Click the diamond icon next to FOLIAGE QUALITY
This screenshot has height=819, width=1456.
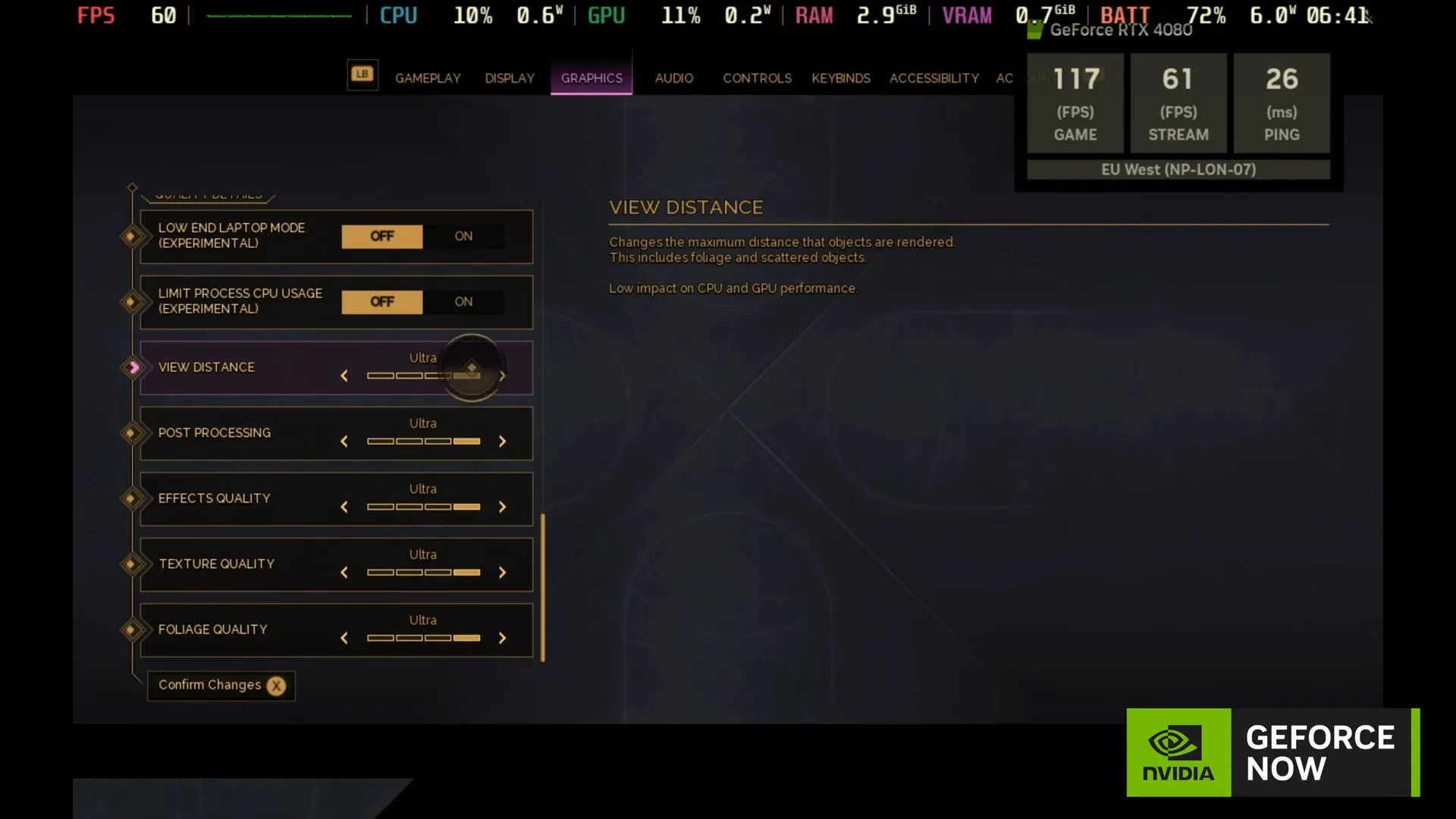(133, 630)
